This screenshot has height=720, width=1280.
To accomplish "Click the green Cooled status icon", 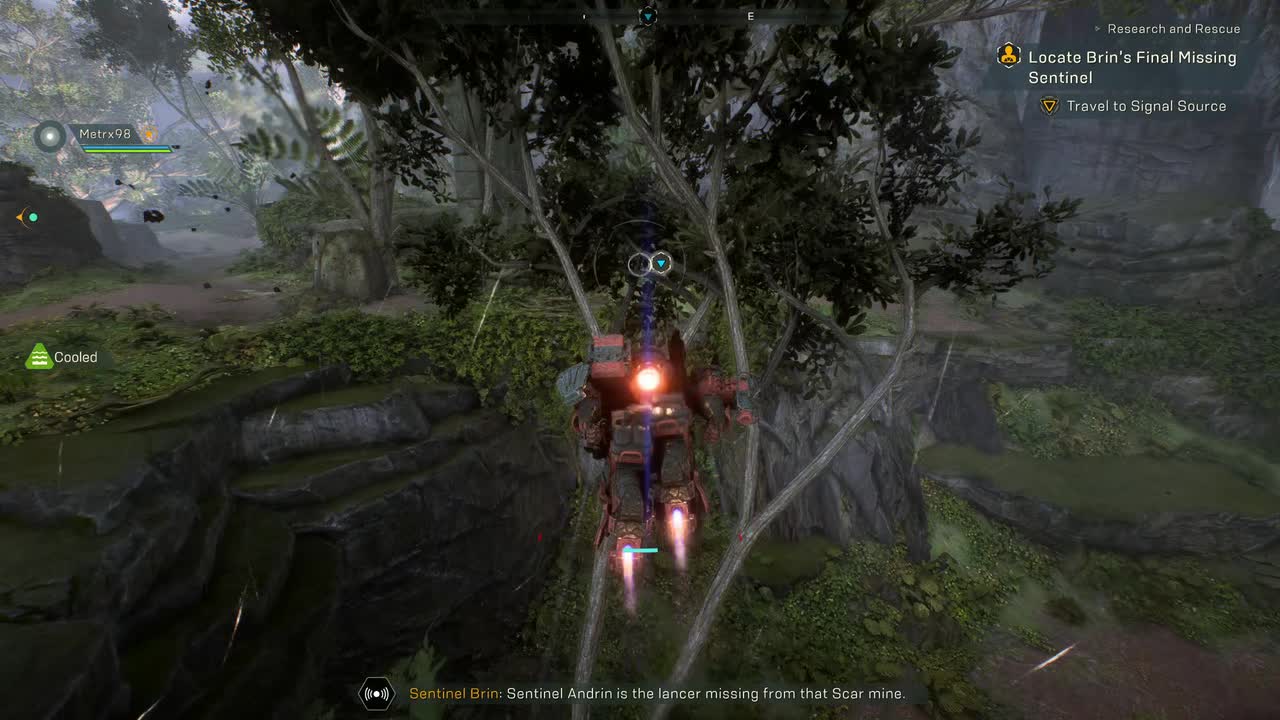I will pyautogui.click(x=38, y=356).
